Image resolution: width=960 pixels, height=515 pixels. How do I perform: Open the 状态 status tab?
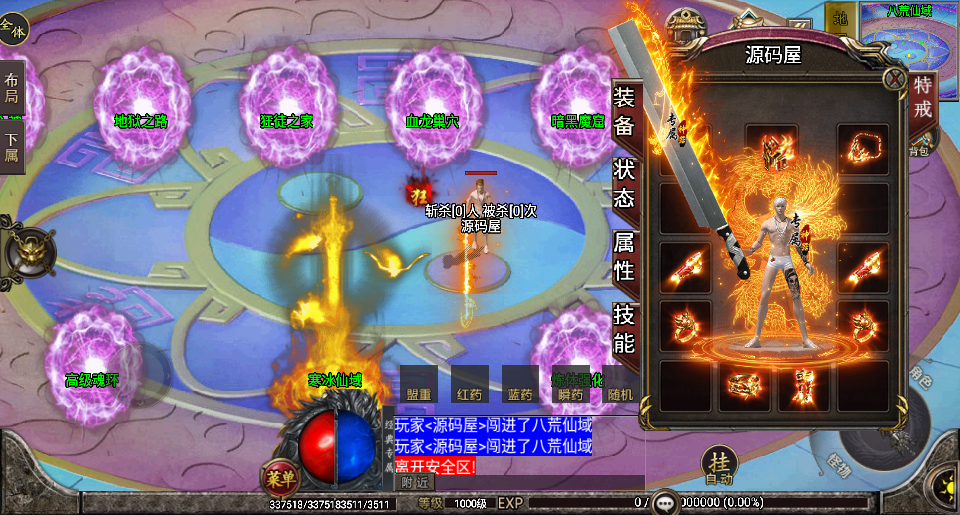coord(624,185)
